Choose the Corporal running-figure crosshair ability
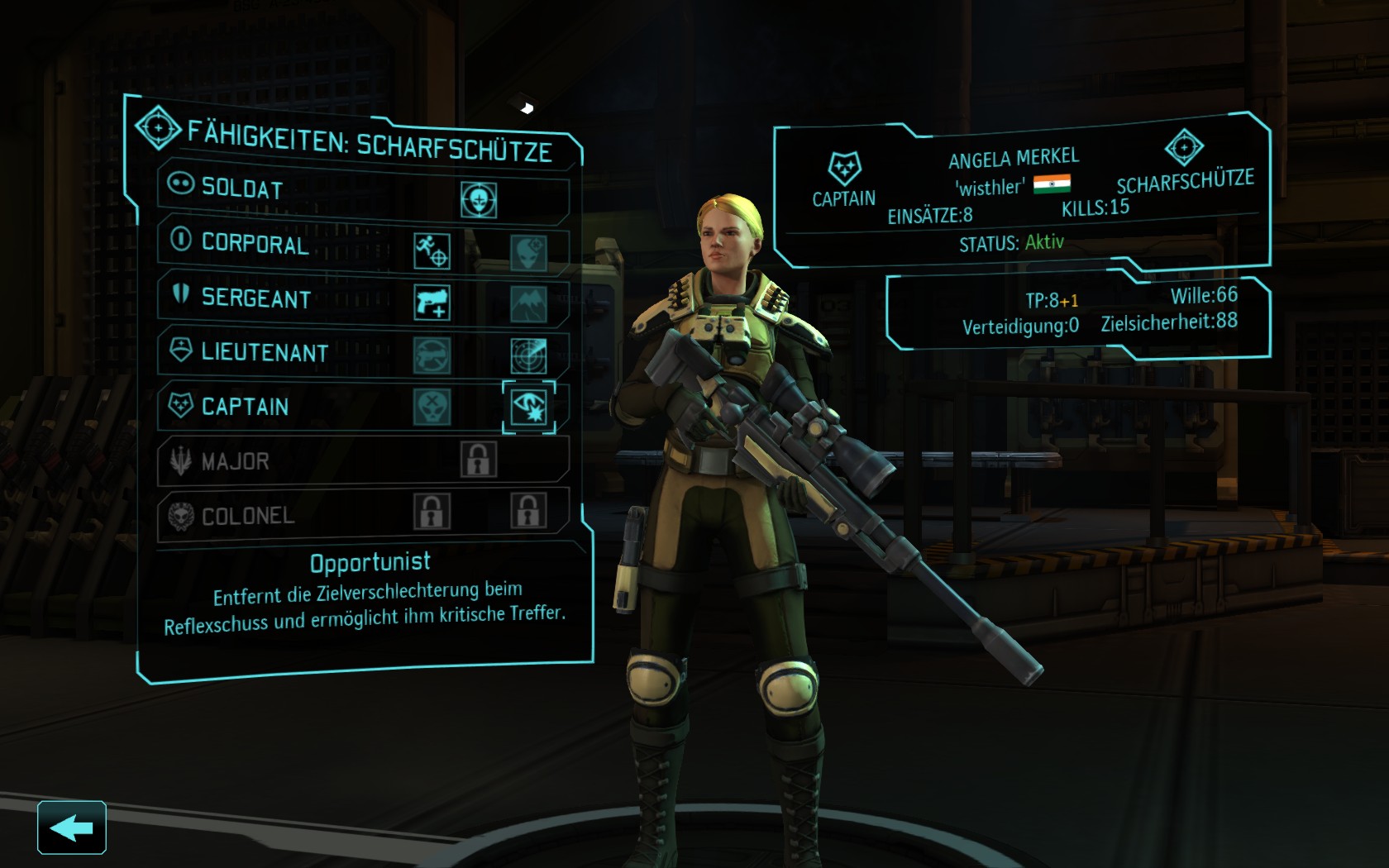Screen dimensions: 1389x868 click(x=432, y=251)
